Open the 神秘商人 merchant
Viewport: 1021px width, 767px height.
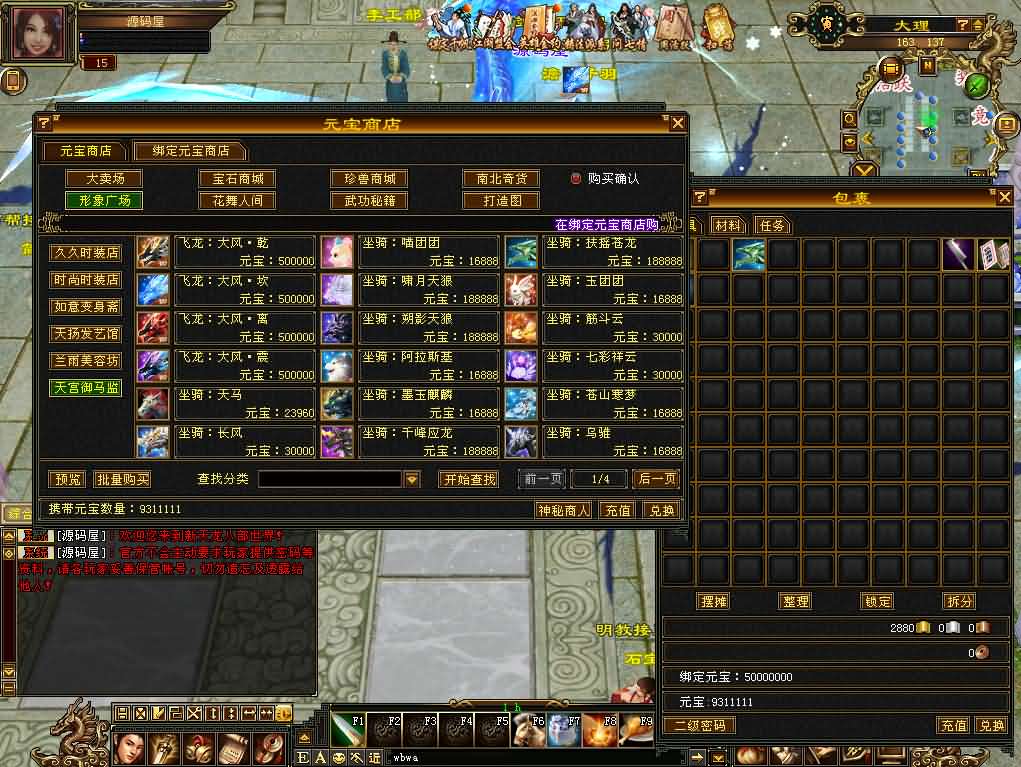coord(564,510)
